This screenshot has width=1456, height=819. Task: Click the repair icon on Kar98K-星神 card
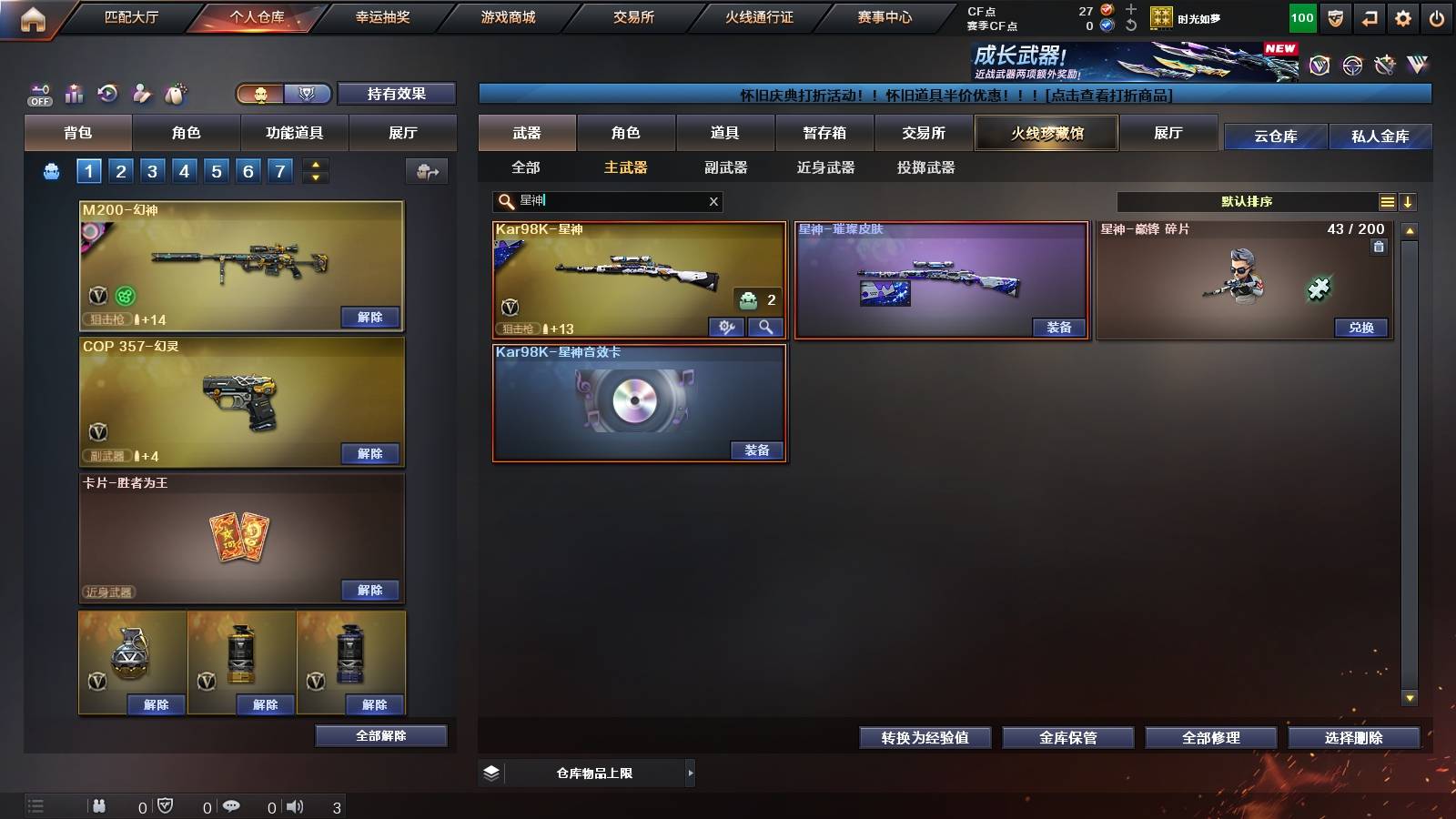(x=726, y=327)
